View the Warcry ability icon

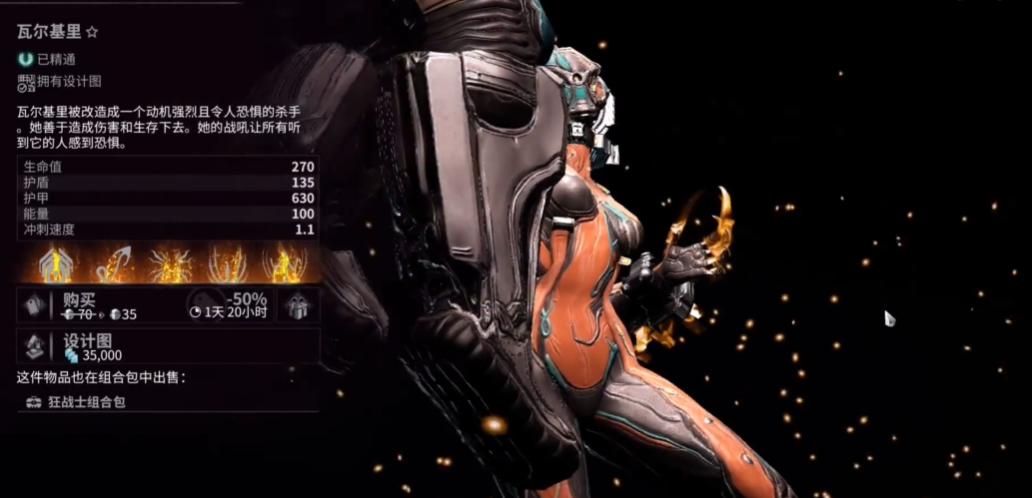coord(169,264)
